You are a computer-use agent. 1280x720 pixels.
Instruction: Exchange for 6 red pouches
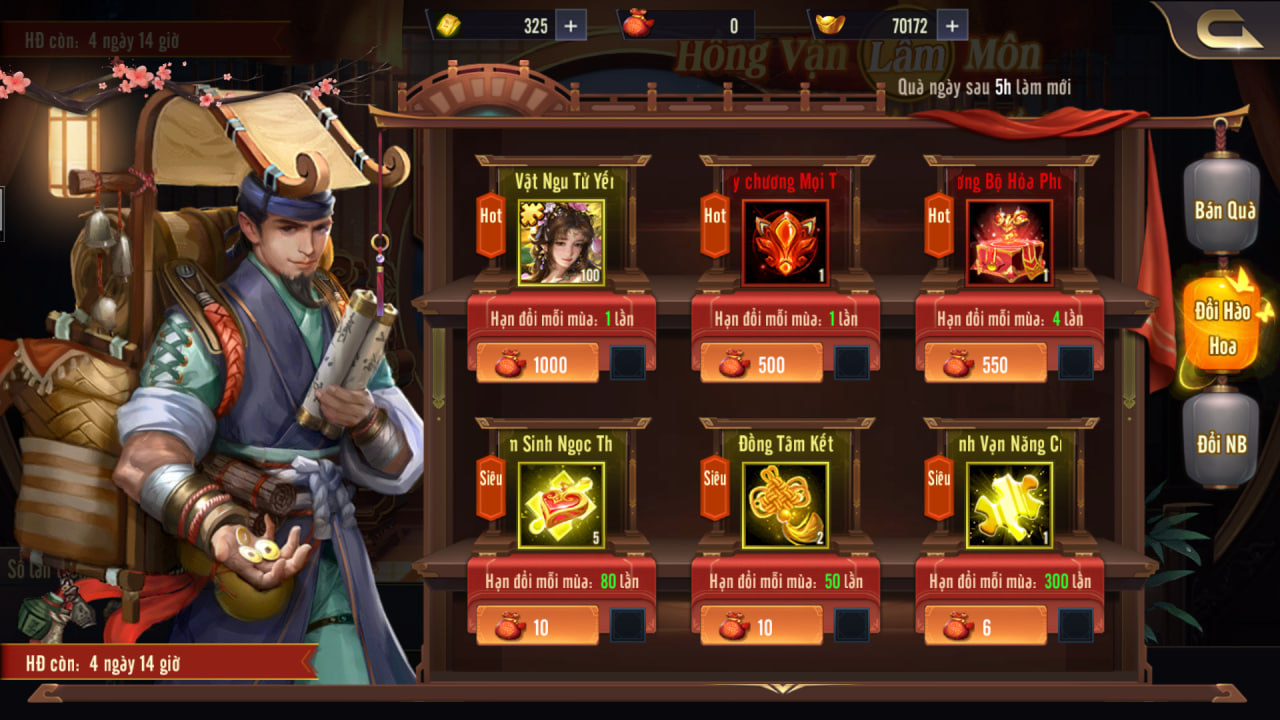coord(985,627)
